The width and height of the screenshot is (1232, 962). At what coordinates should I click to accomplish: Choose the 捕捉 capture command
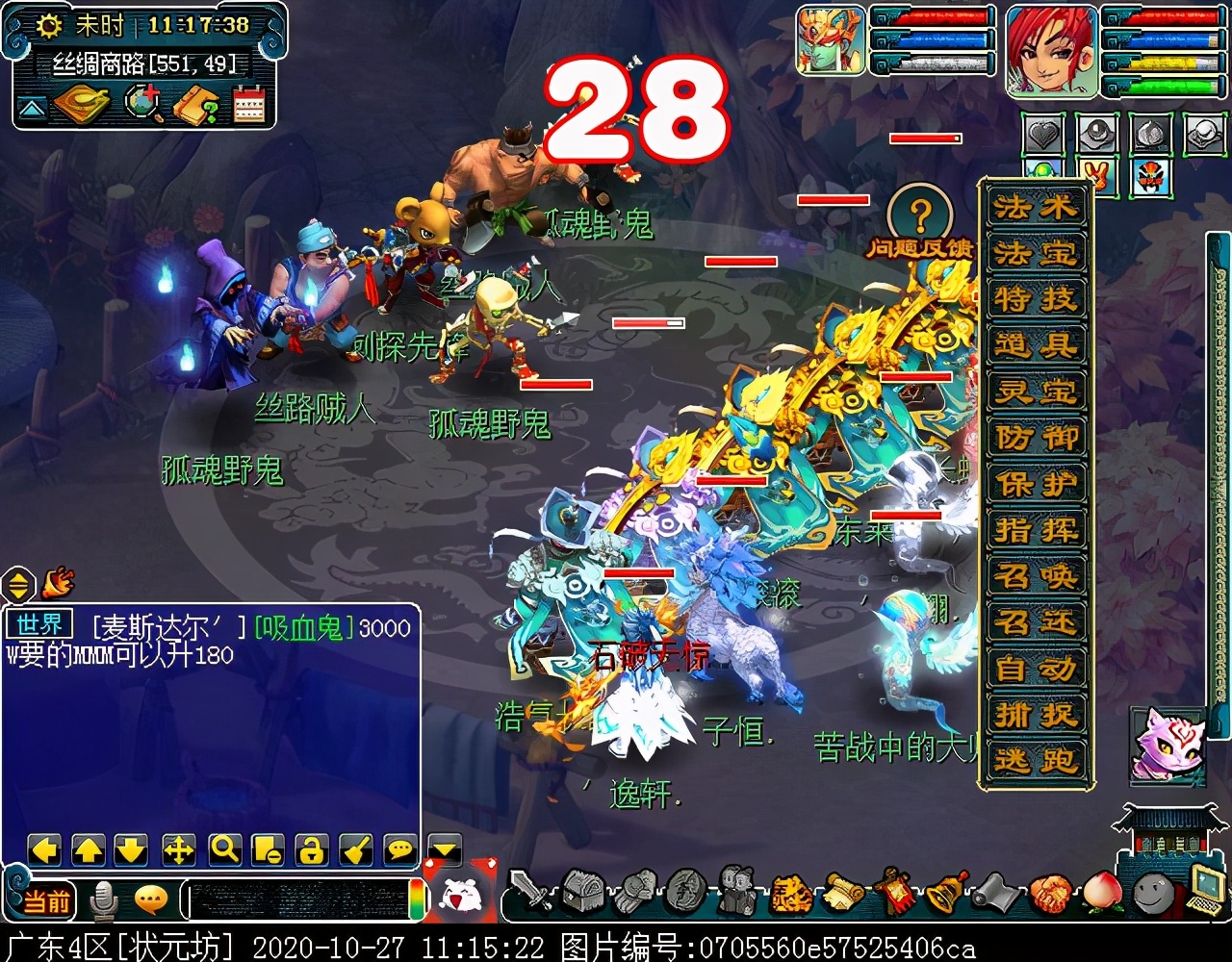[x=1036, y=715]
